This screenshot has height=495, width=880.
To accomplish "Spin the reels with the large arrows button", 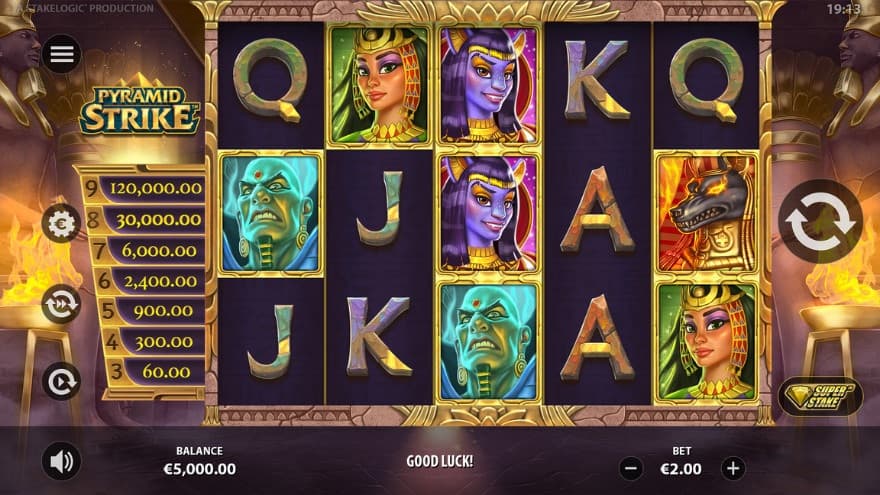I will pyautogui.click(x=819, y=221).
